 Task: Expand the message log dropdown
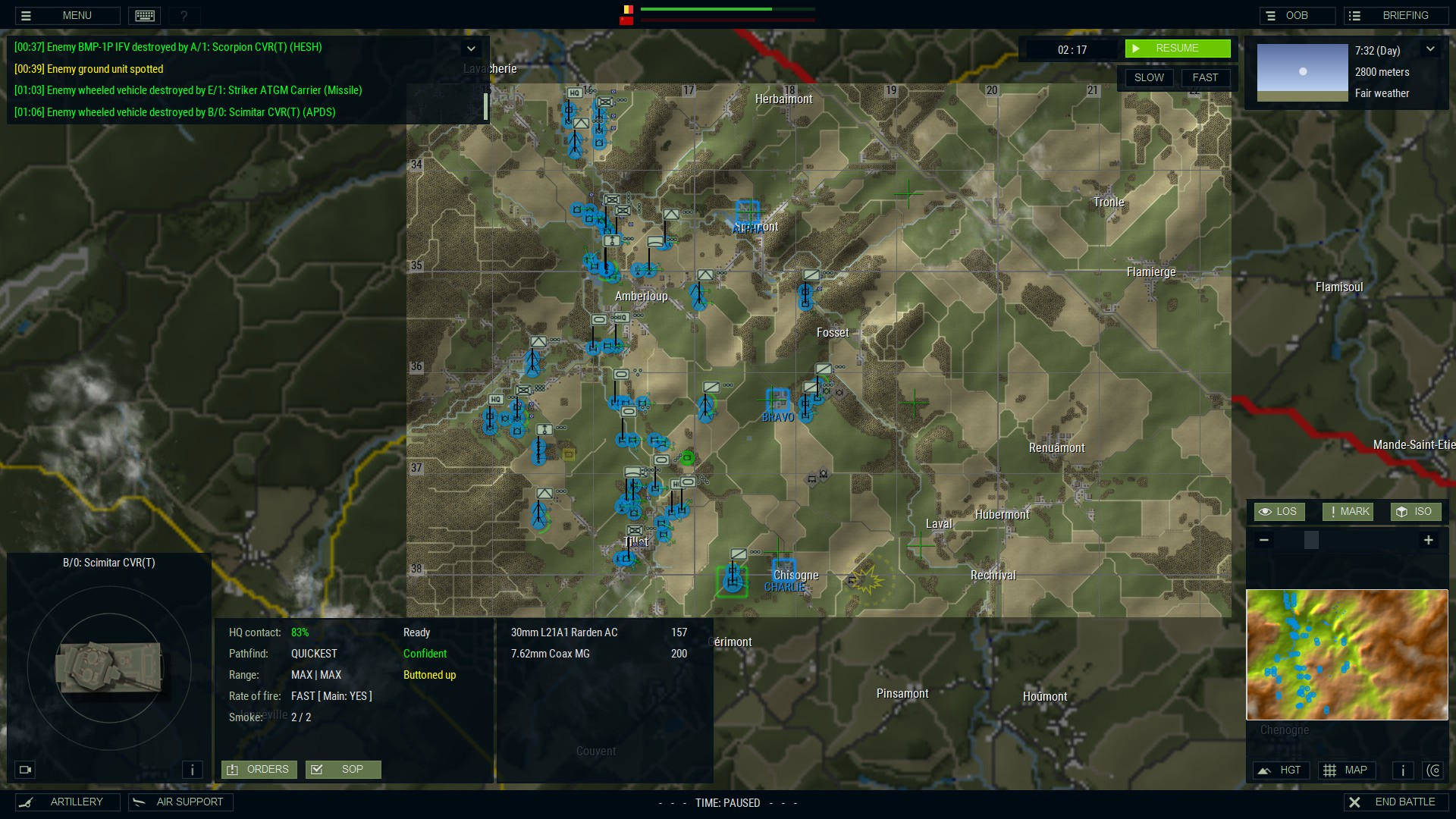[x=471, y=49]
